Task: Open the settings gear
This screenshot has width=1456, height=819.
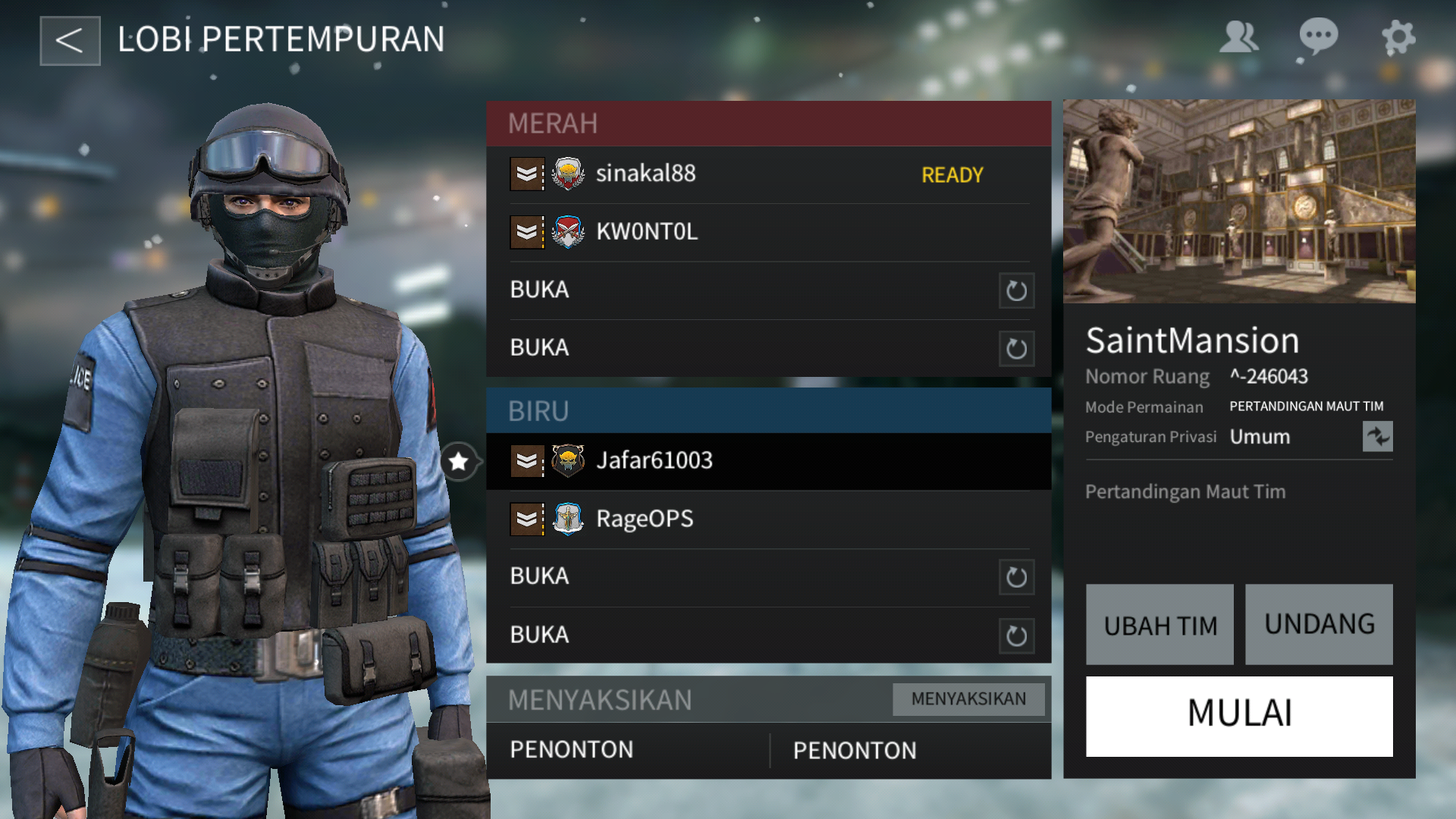Action: tap(1398, 37)
